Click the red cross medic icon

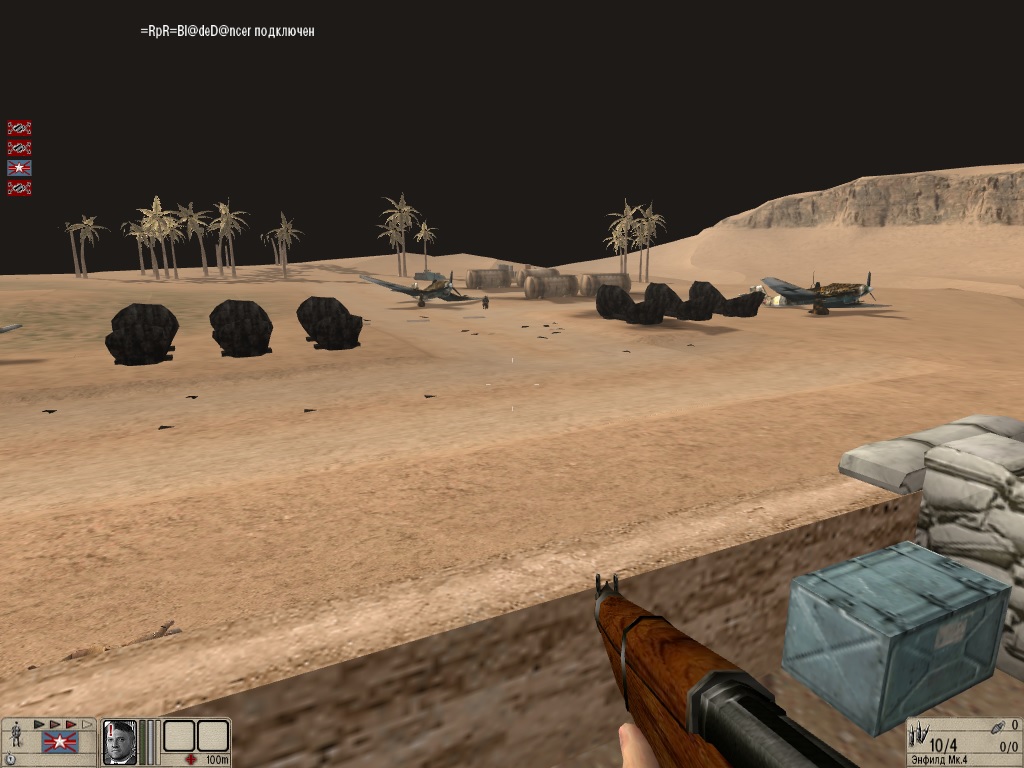[x=191, y=760]
